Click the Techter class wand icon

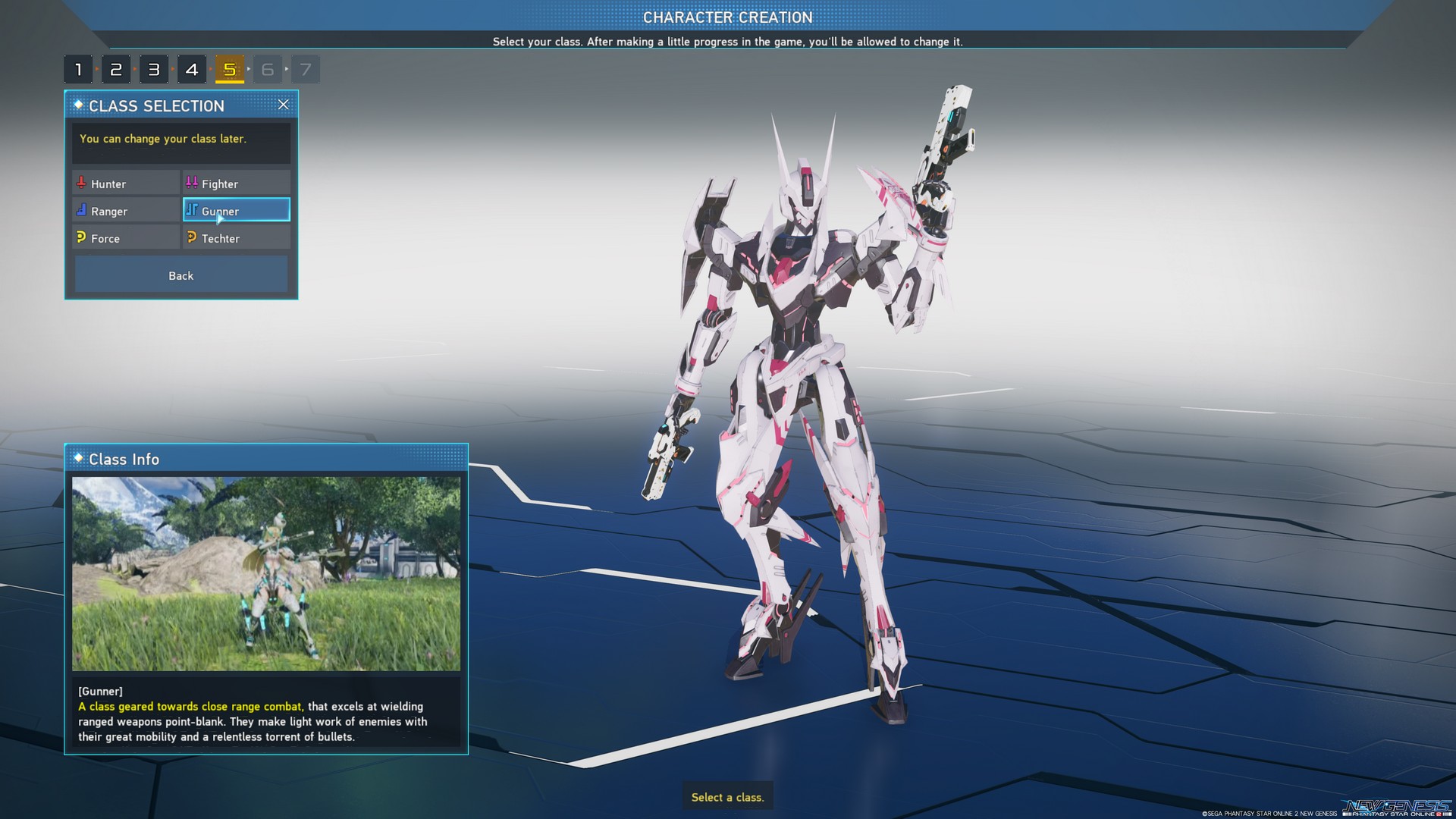pos(191,237)
